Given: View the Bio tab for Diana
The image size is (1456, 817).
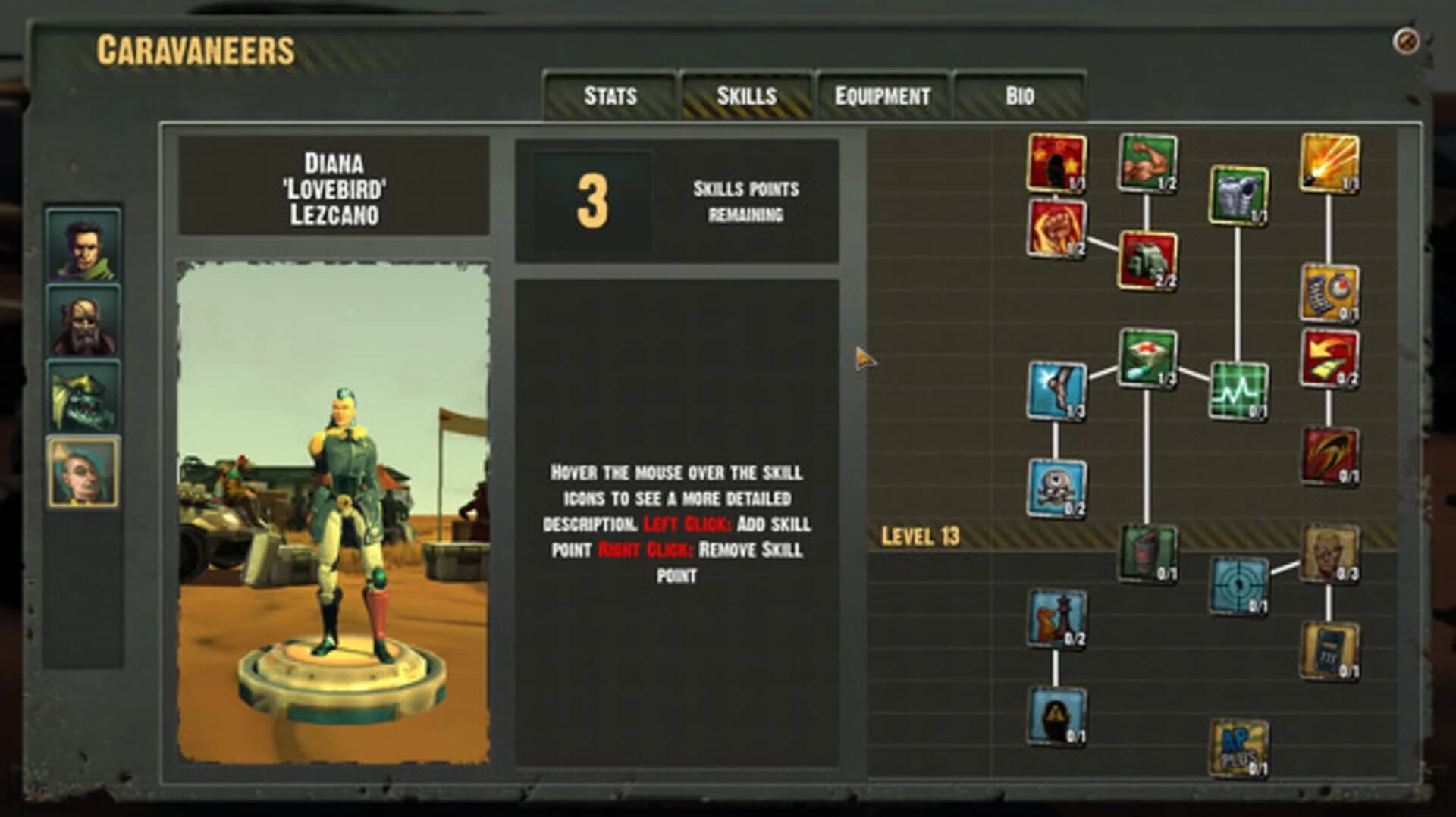Looking at the screenshot, I should (1020, 96).
